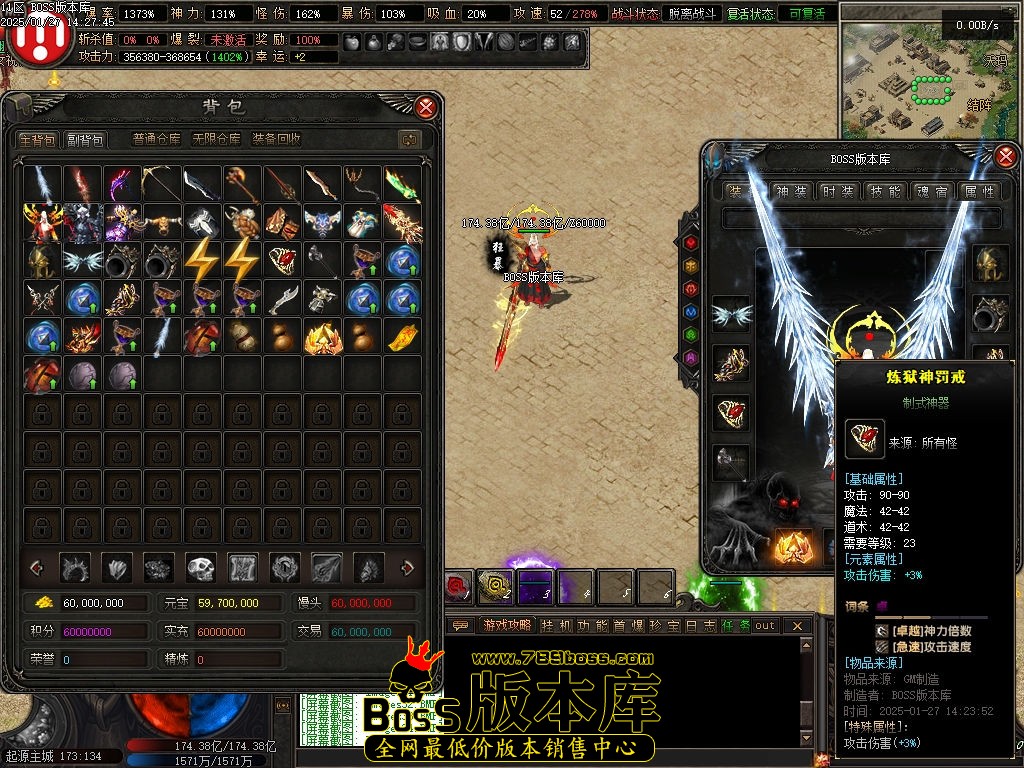Open the 属性 attributes tab
The height and width of the screenshot is (768, 1024).
pos(978,191)
